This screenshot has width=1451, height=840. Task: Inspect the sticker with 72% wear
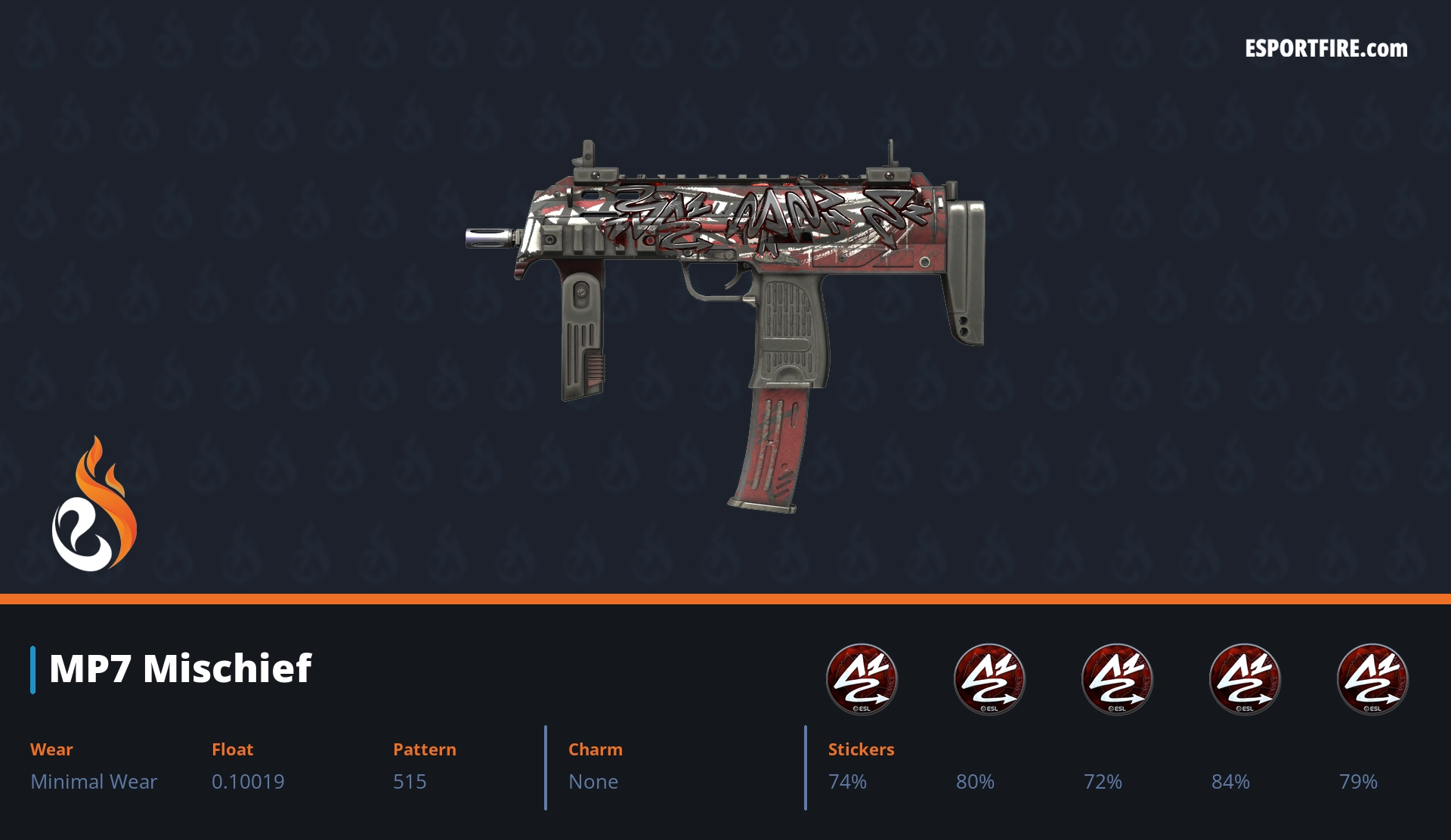(x=1117, y=678)
